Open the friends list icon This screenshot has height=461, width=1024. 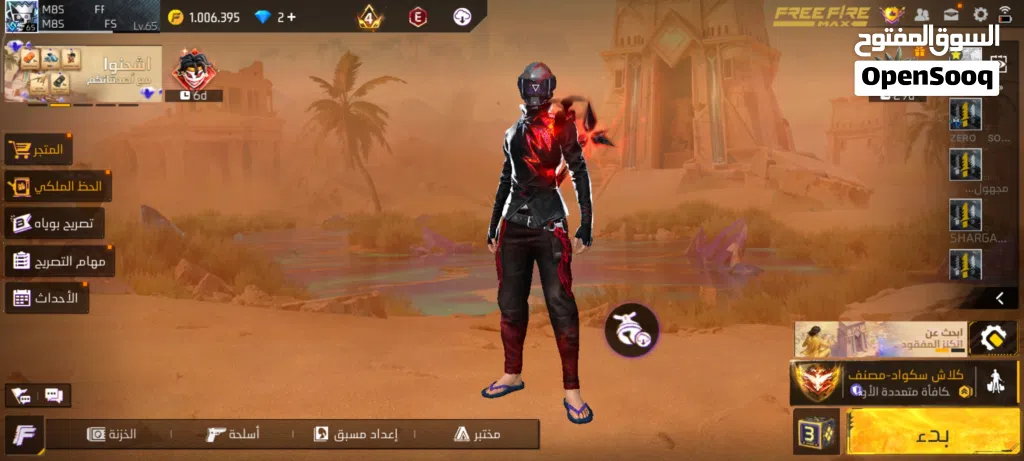pos(922,15)
